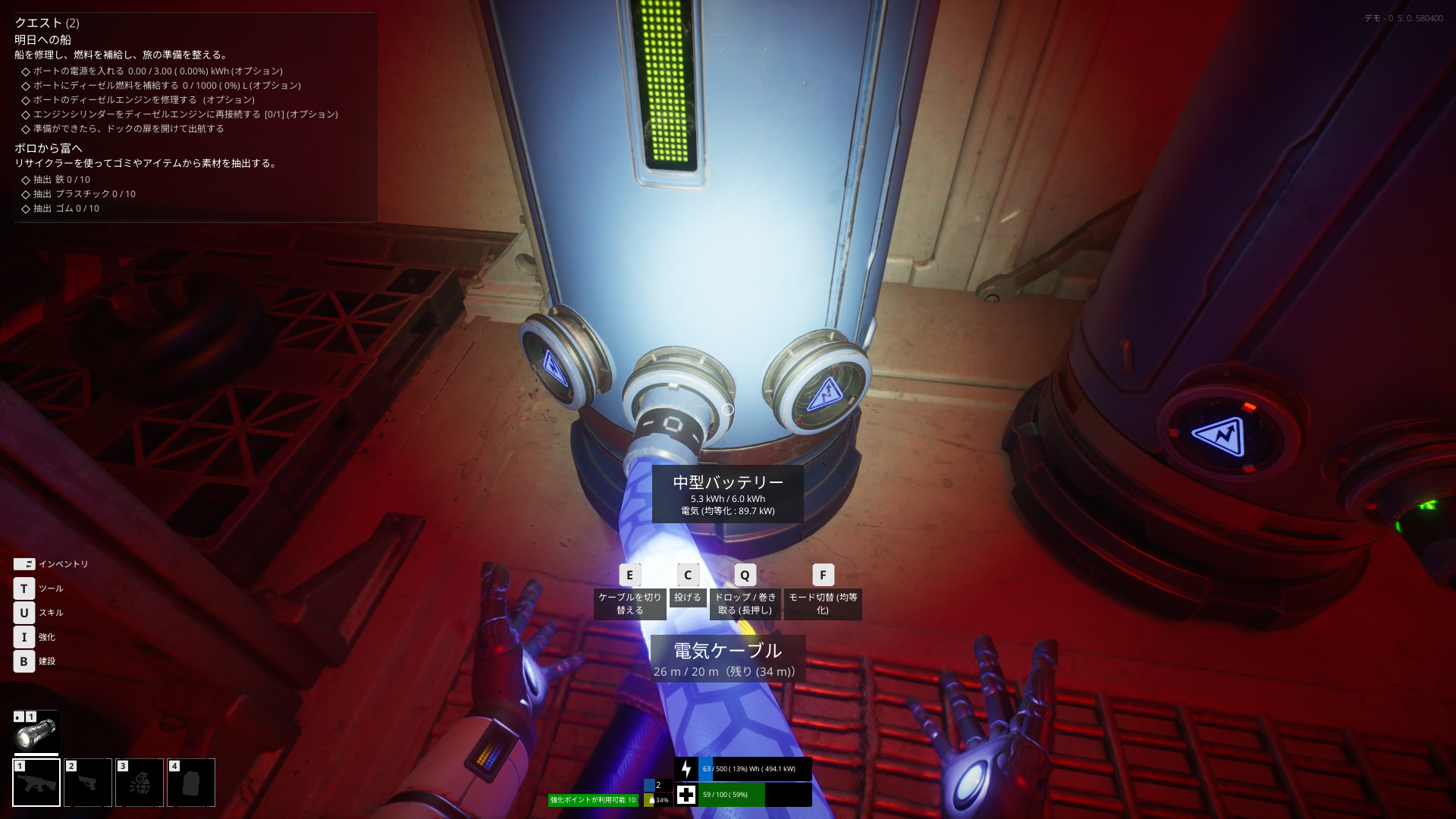Click the flashlight item icon
Screen dimensions: 1456x819
tap(36, 733)
